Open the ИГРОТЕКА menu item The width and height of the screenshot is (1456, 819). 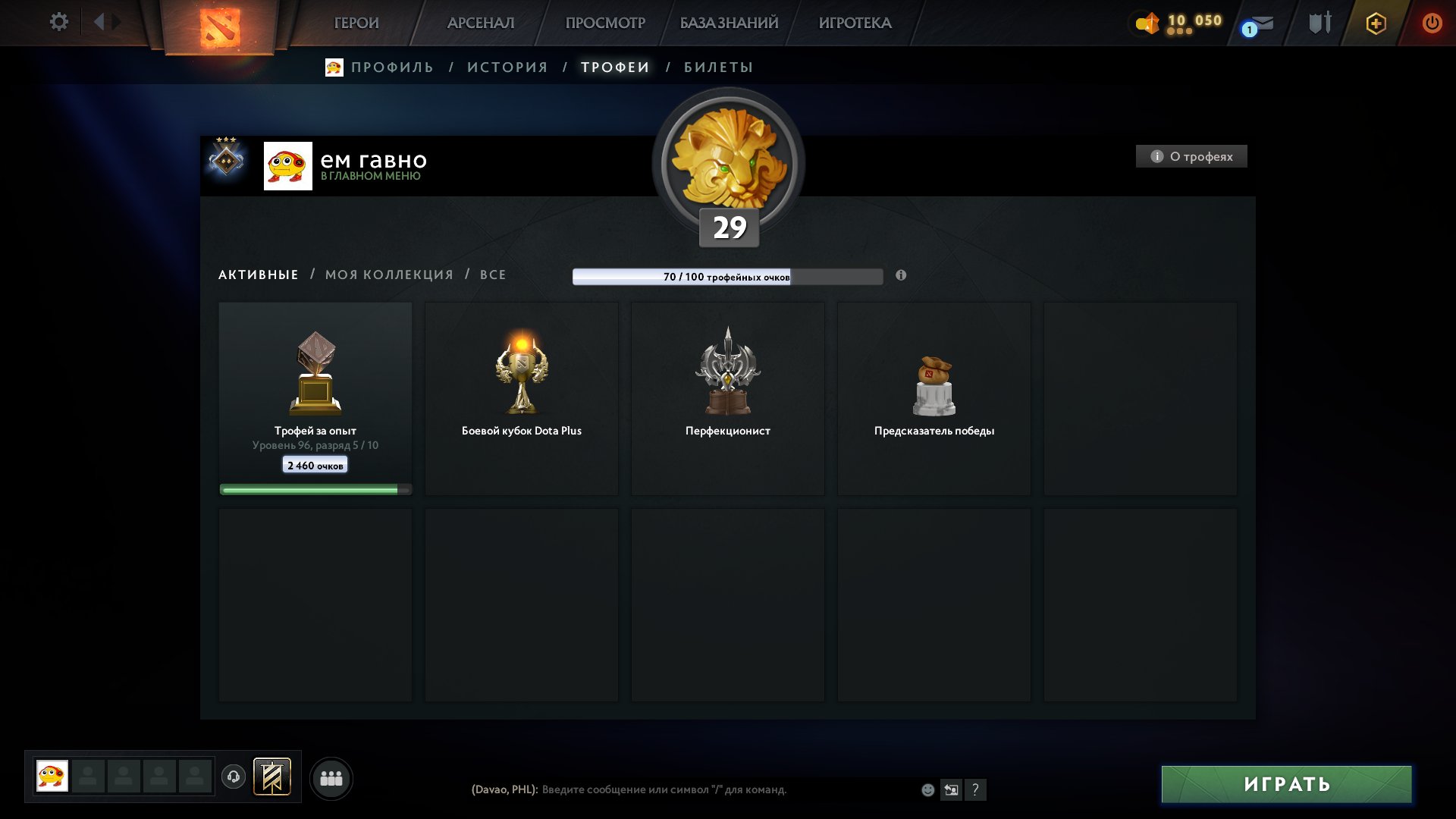[x=855, y=23]
